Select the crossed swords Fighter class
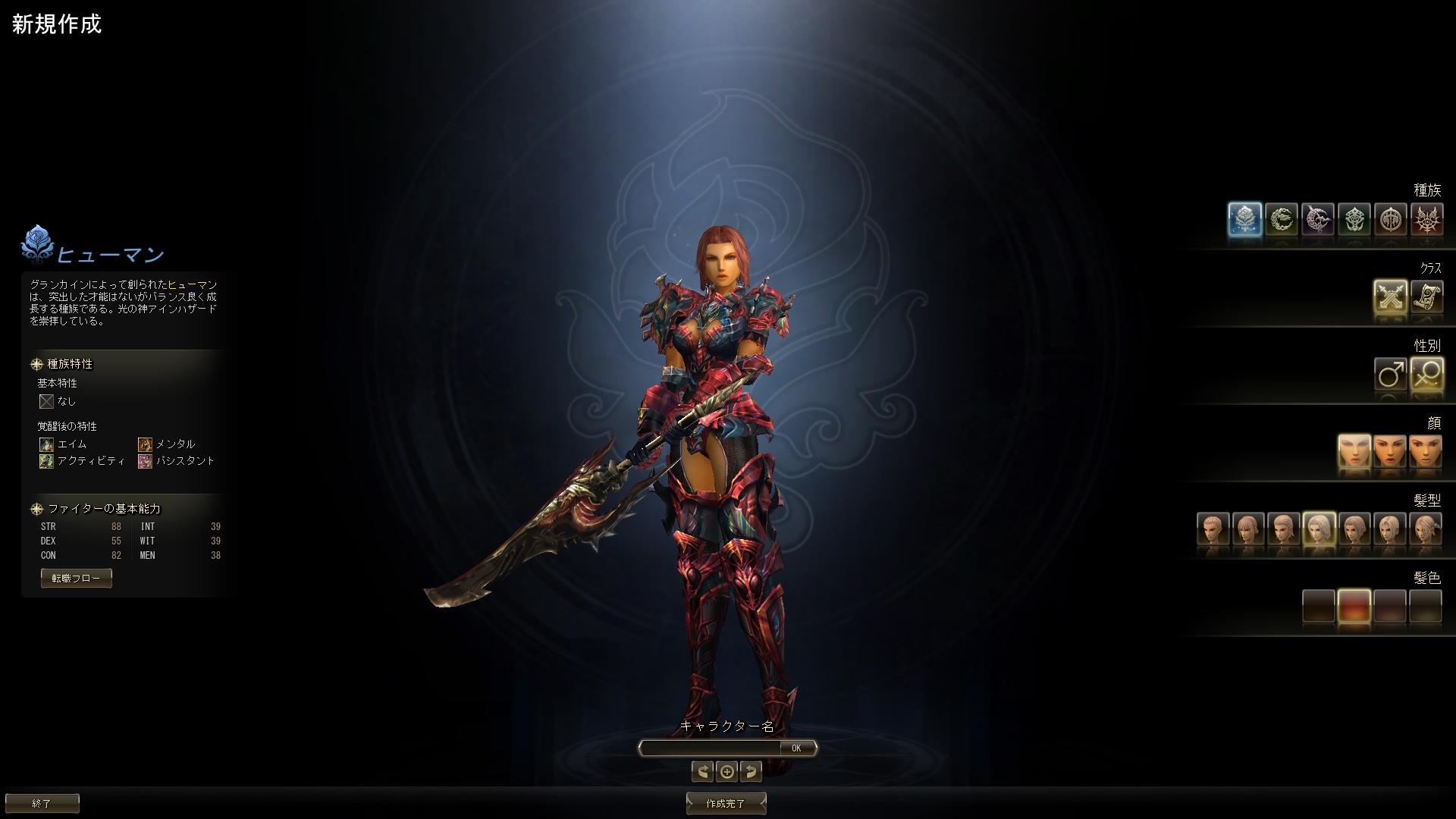1456x819 pixels. coord(1390,297)
